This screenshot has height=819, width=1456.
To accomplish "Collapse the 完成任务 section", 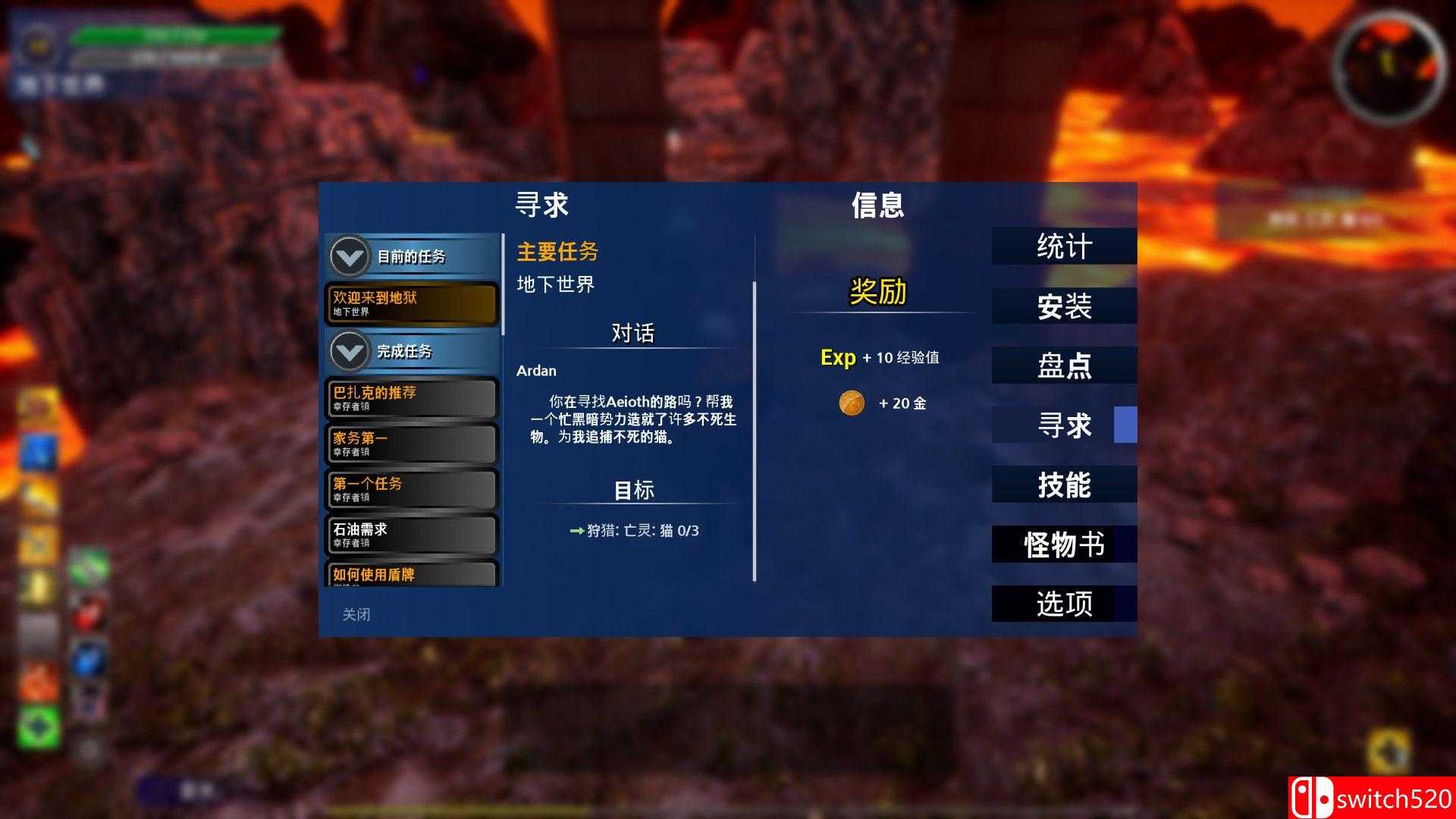I will point(348,351).
